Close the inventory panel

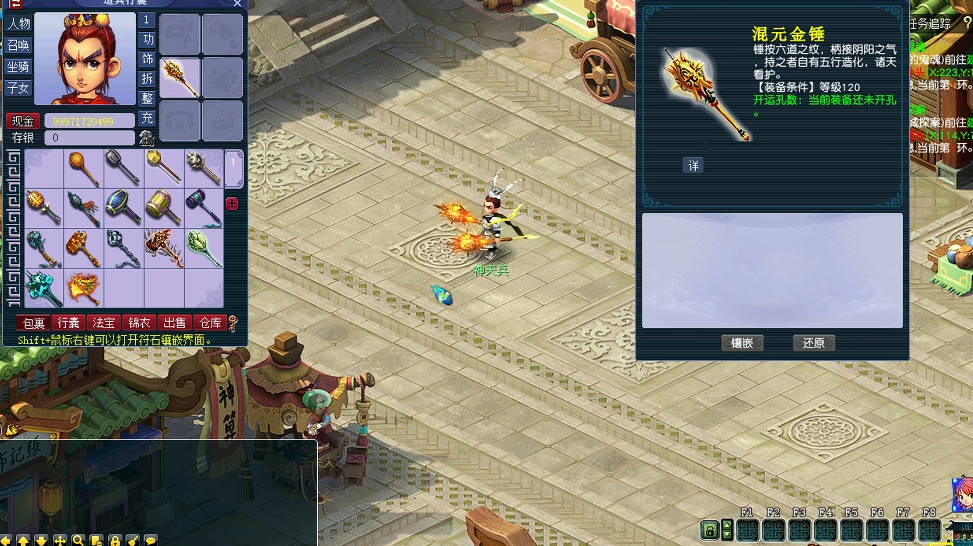[237, 4]
